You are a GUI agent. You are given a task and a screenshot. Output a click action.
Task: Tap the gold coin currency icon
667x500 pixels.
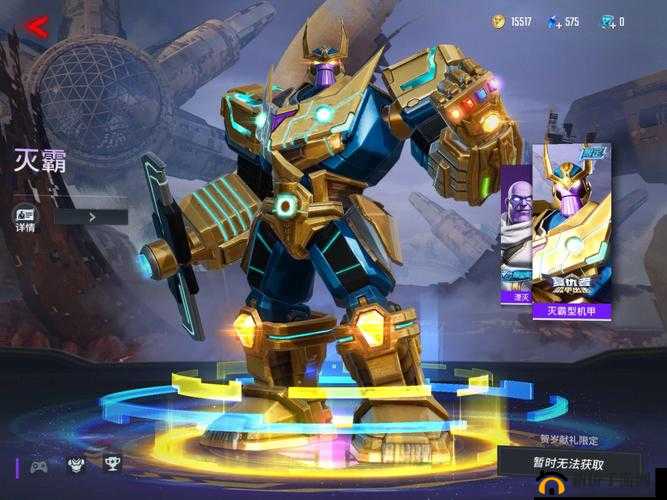click(x=499, y=21)
